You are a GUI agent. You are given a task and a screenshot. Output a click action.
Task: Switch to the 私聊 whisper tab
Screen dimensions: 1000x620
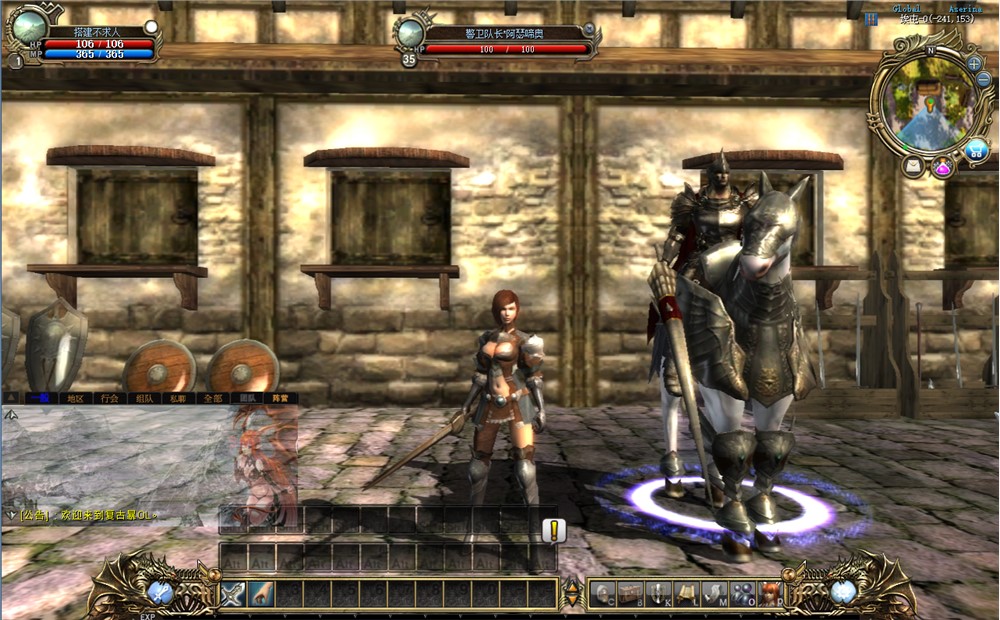pos(178,398)
